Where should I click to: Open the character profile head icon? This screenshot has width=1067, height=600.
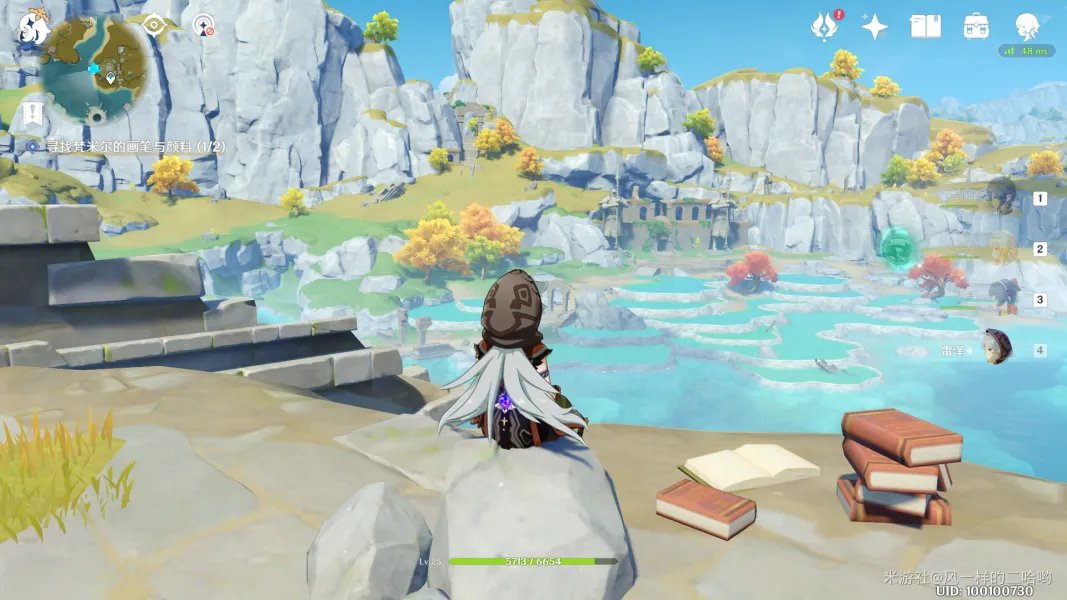point(1027,26)
